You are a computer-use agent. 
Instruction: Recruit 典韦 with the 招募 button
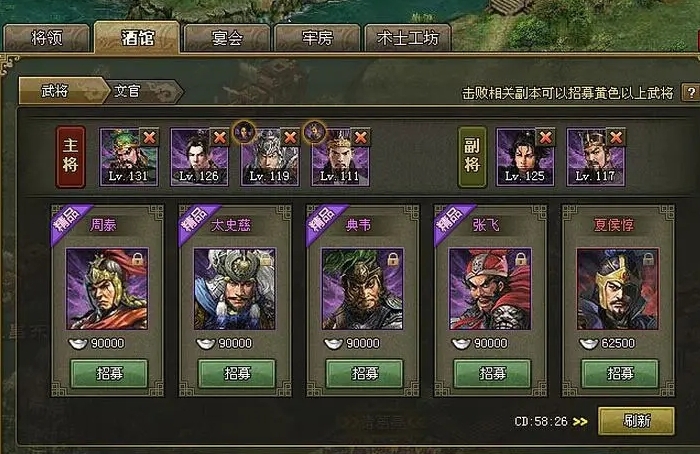pos(364,374)
